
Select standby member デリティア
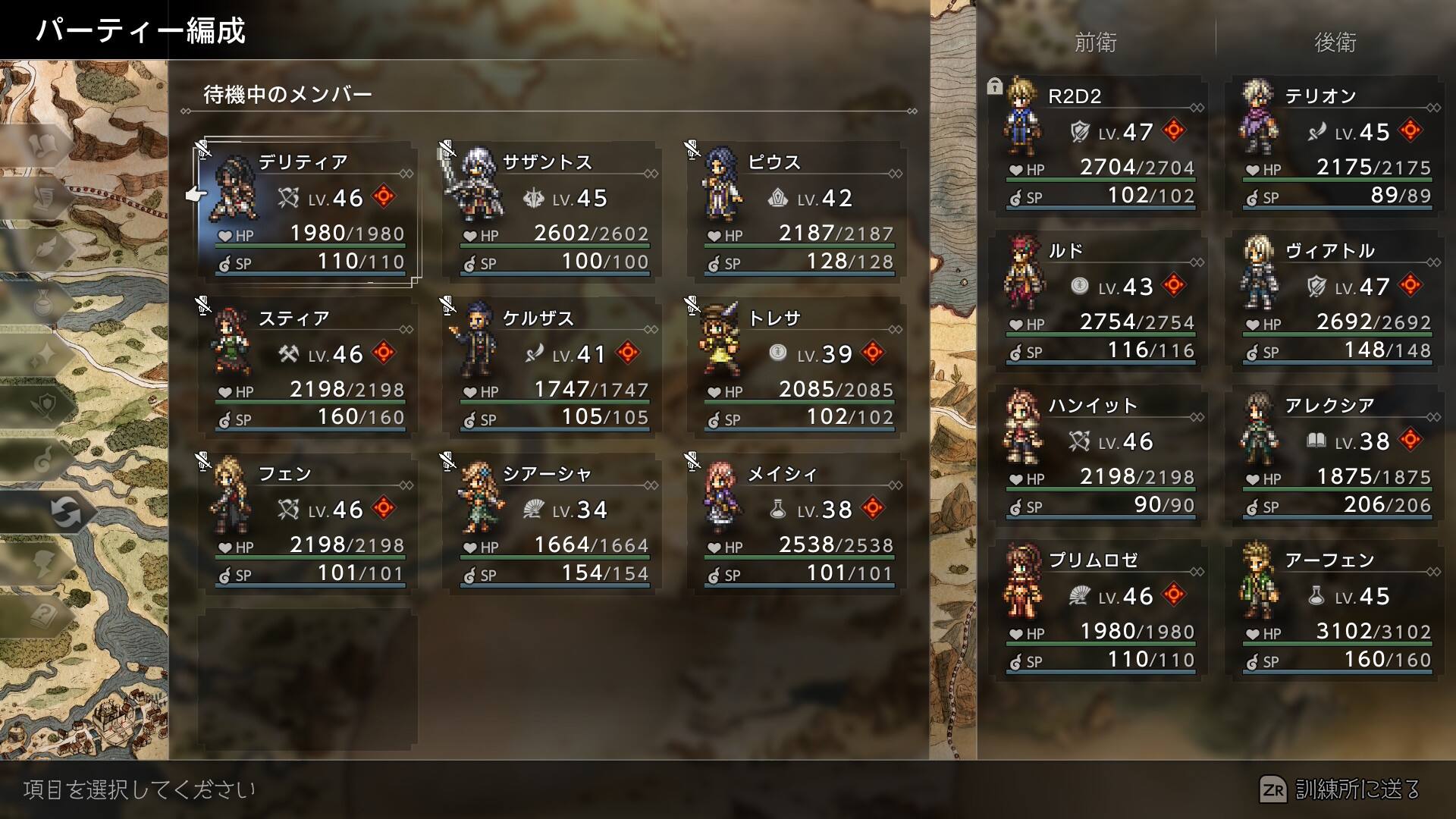(x=308, y=211)
